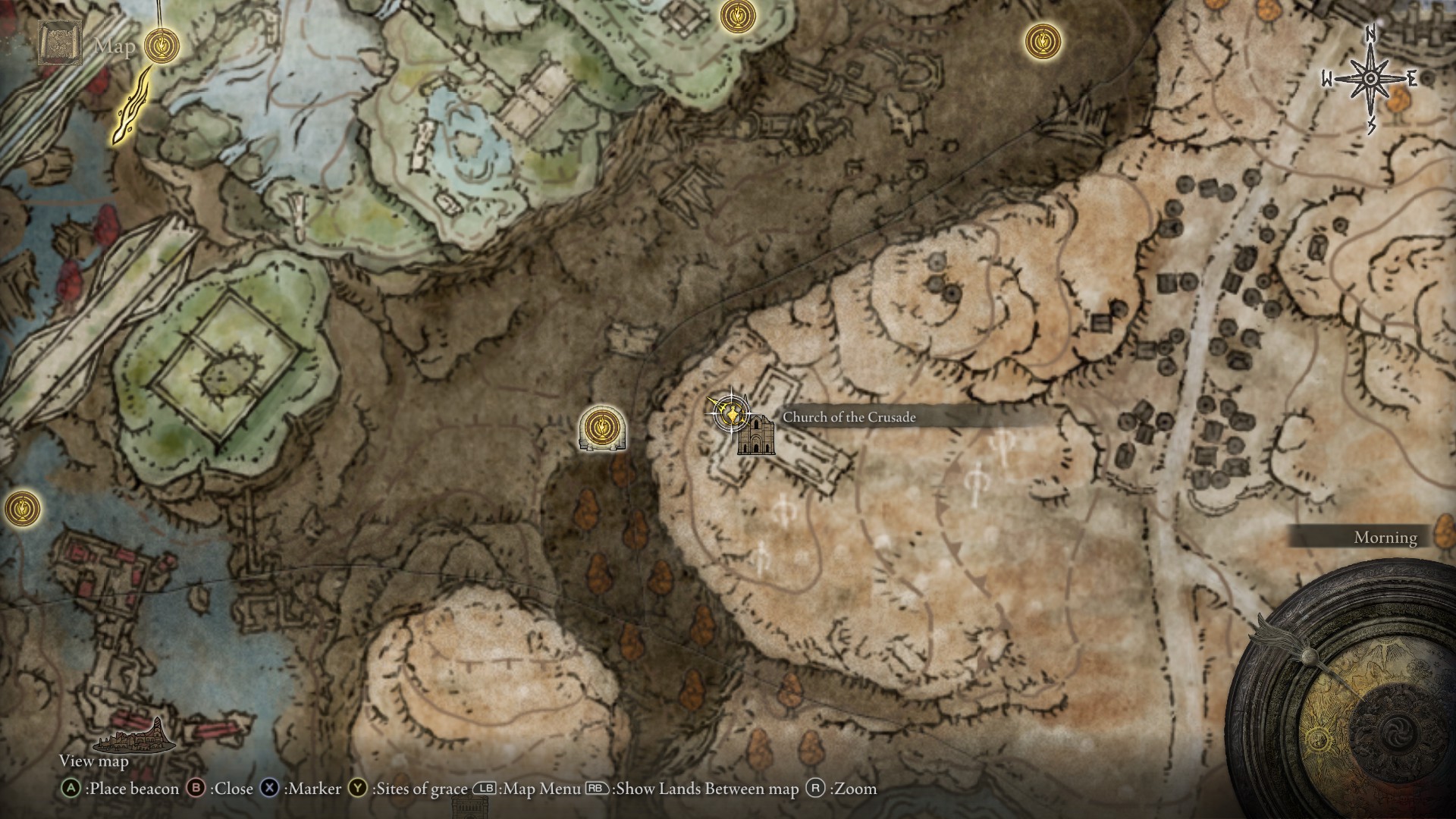Click the Map book icon
Image resolution: width=1456 pixels, height=819 pixels.
pos(60,44)
